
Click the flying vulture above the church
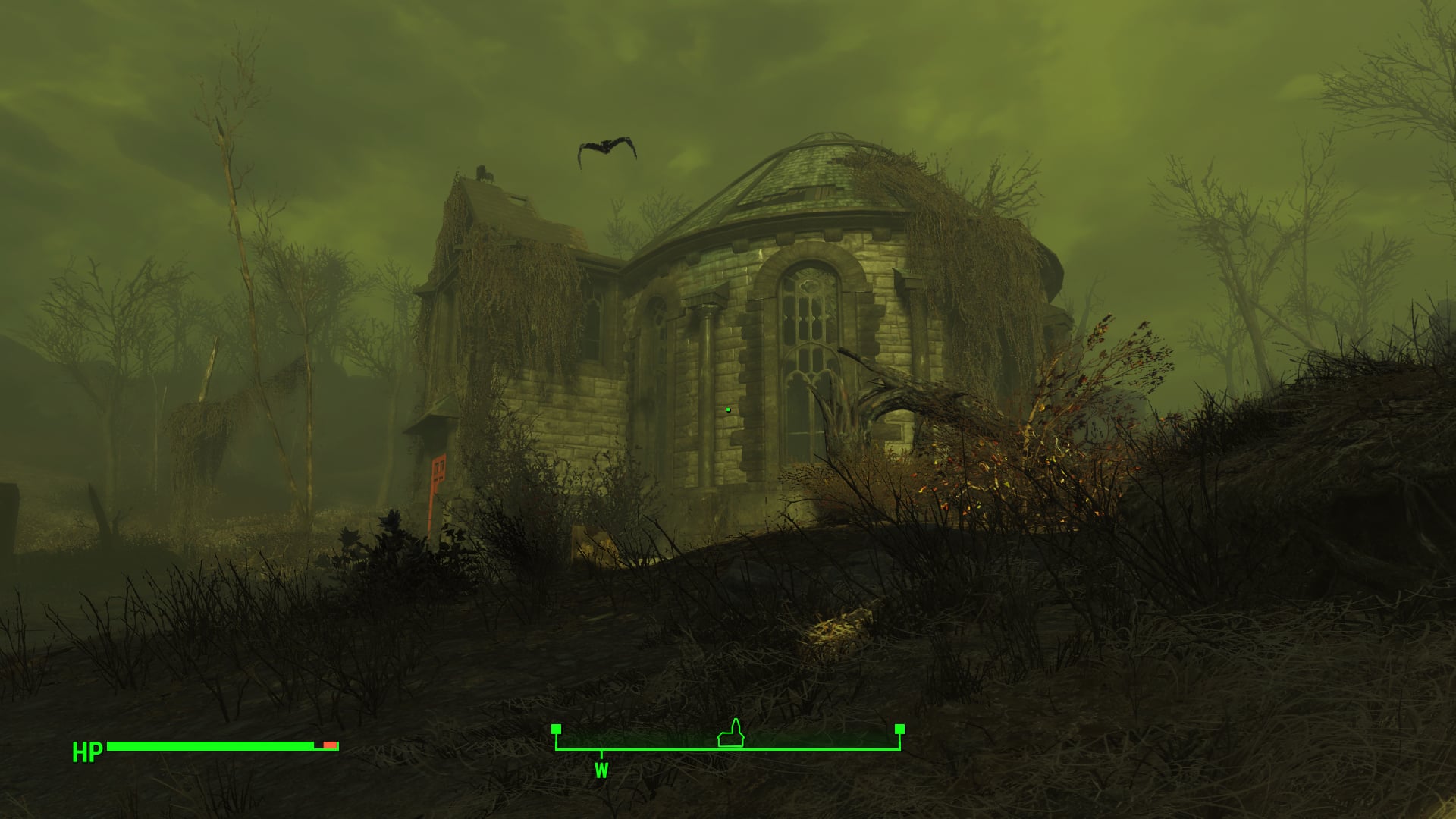coord(607,146)
